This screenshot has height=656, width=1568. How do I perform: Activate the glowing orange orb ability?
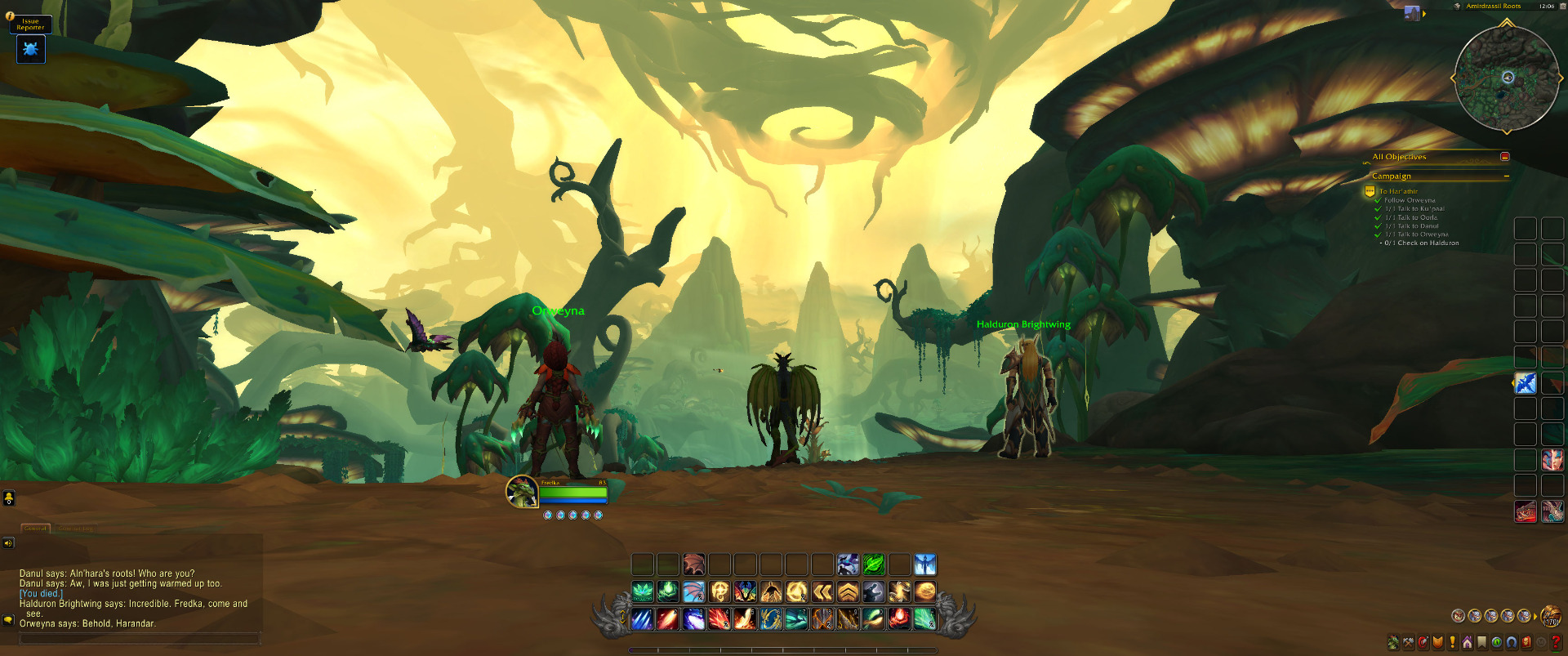coord(924,591)
